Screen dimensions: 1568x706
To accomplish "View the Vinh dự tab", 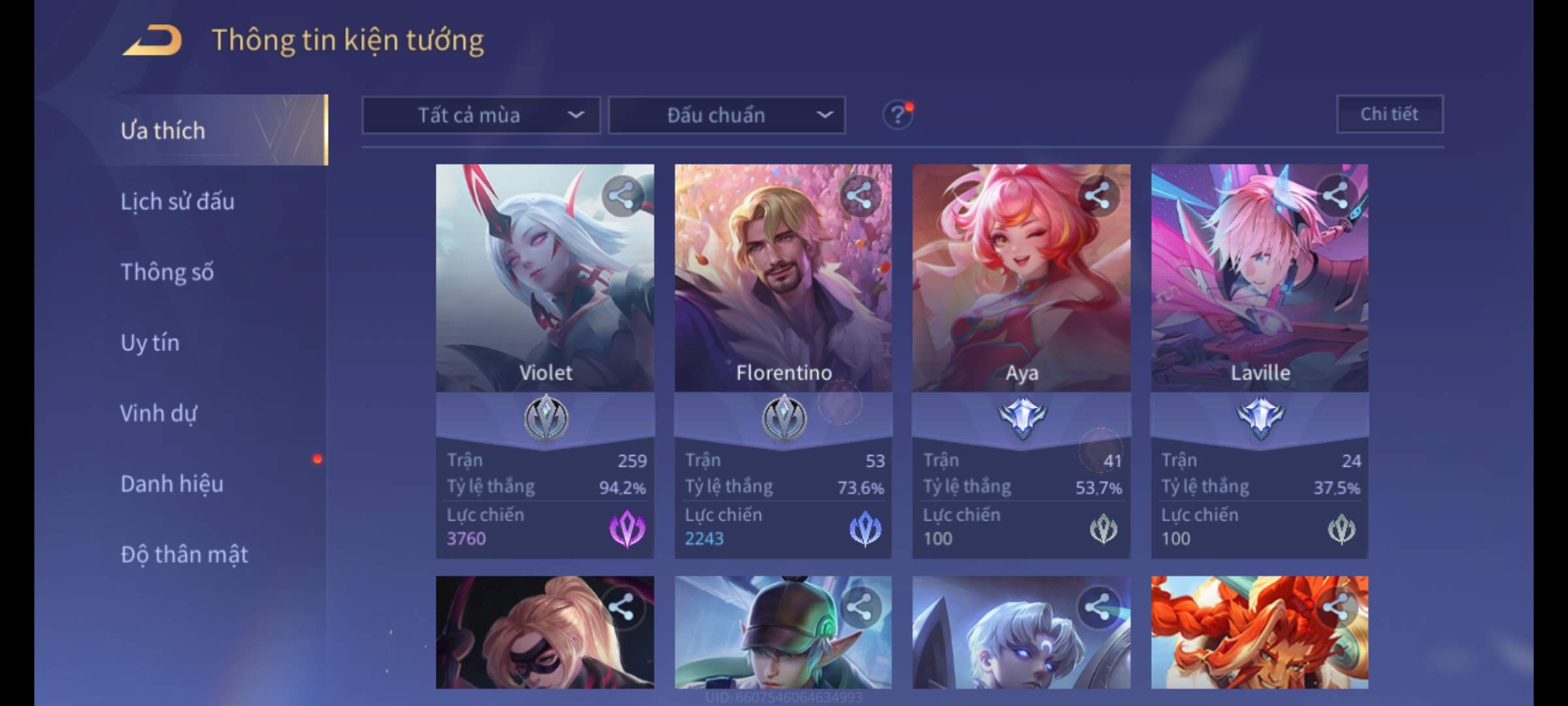I will click(159, 413).
